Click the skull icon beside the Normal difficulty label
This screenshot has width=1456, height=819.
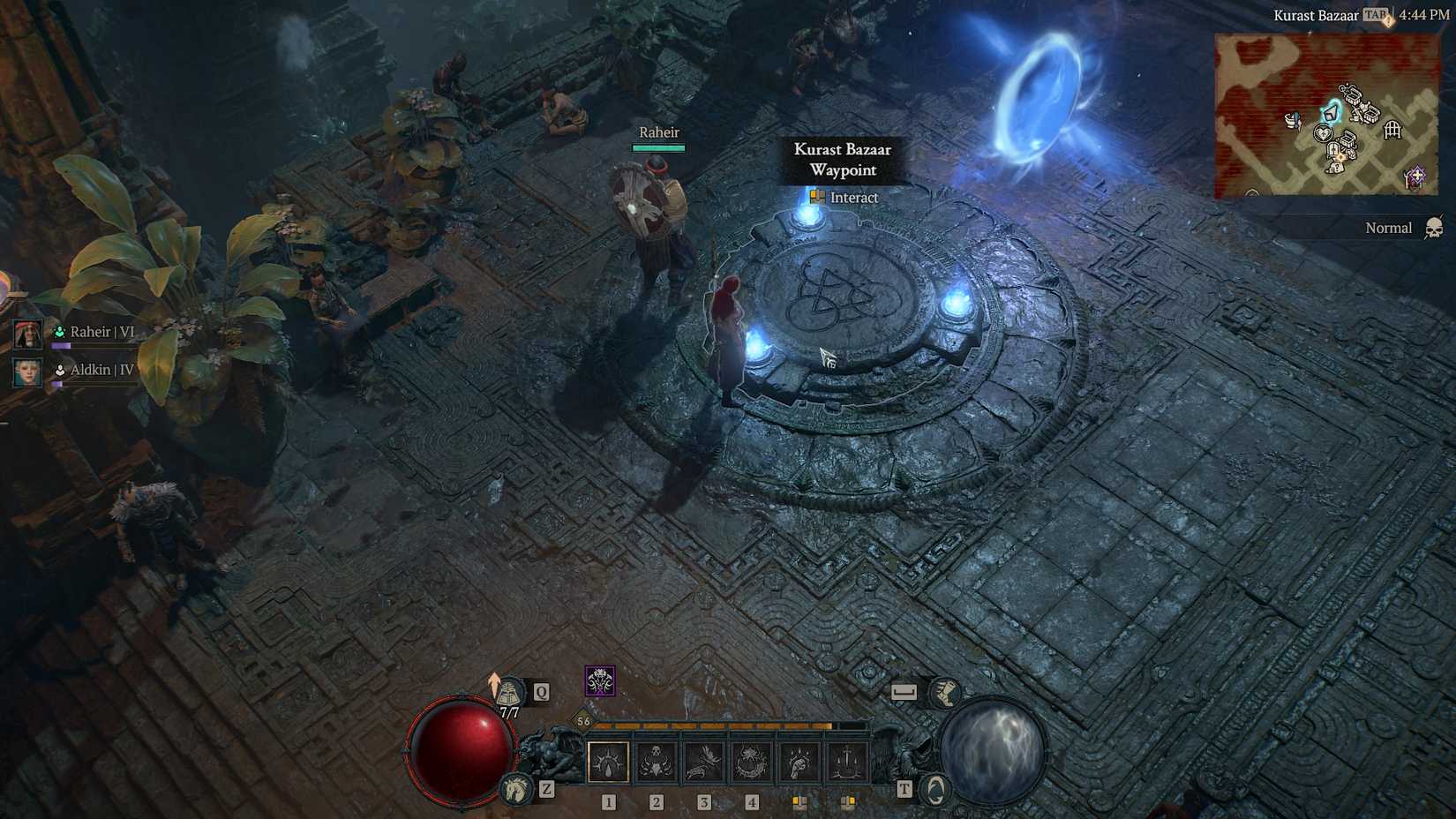click(1435, 229)
